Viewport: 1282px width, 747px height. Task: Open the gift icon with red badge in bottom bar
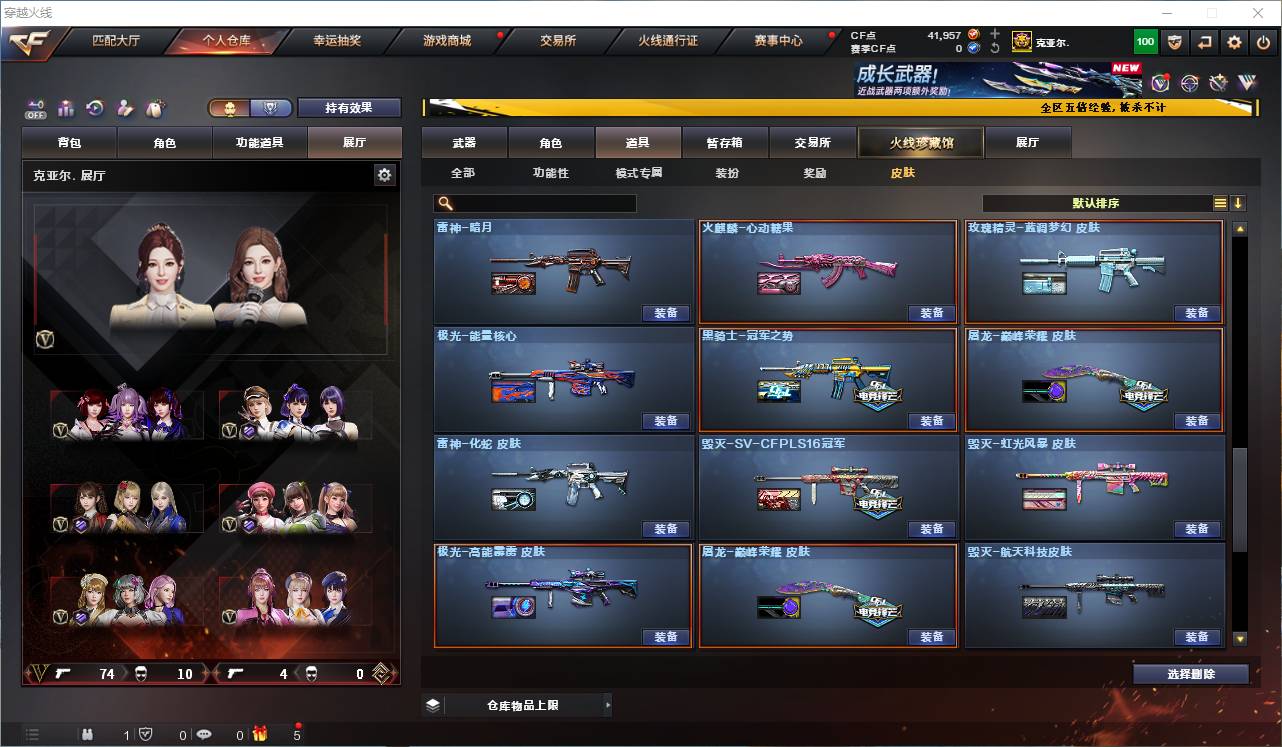[x=258, y=734]
